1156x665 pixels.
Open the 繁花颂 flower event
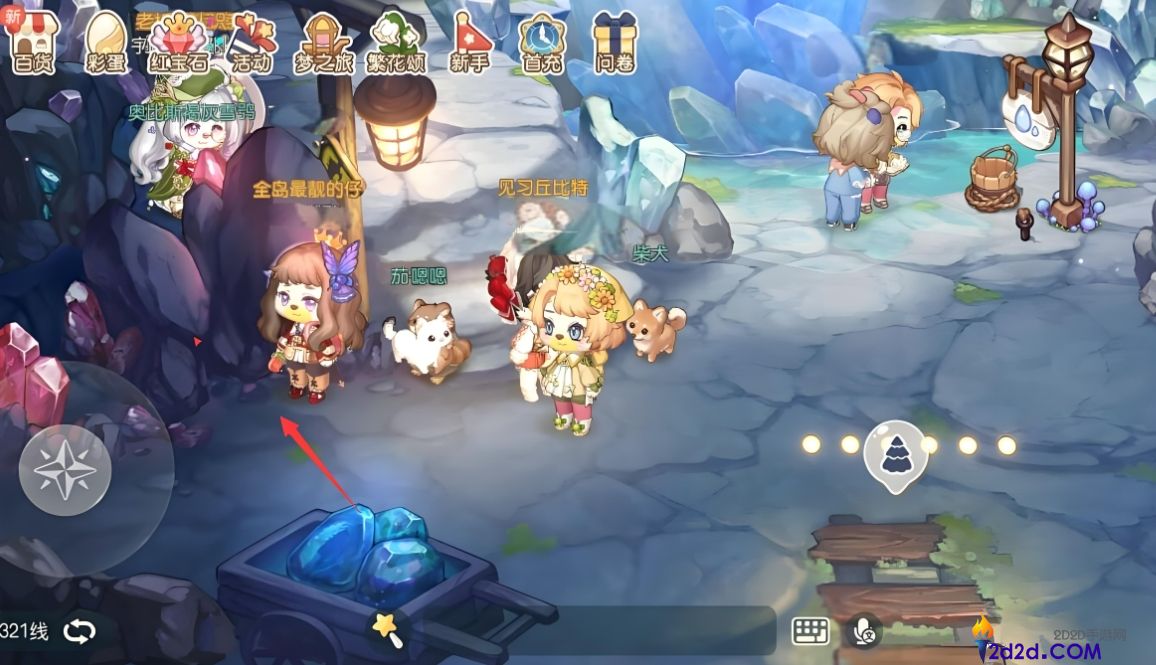398,43
